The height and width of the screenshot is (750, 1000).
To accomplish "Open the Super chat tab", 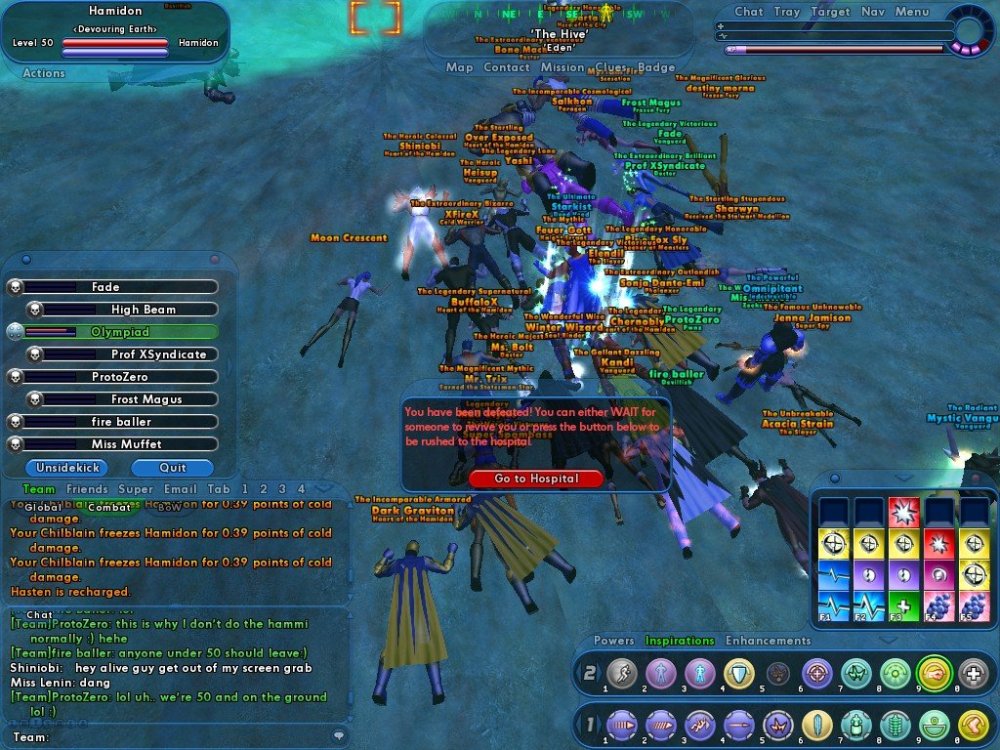I will tap(136, 489).
